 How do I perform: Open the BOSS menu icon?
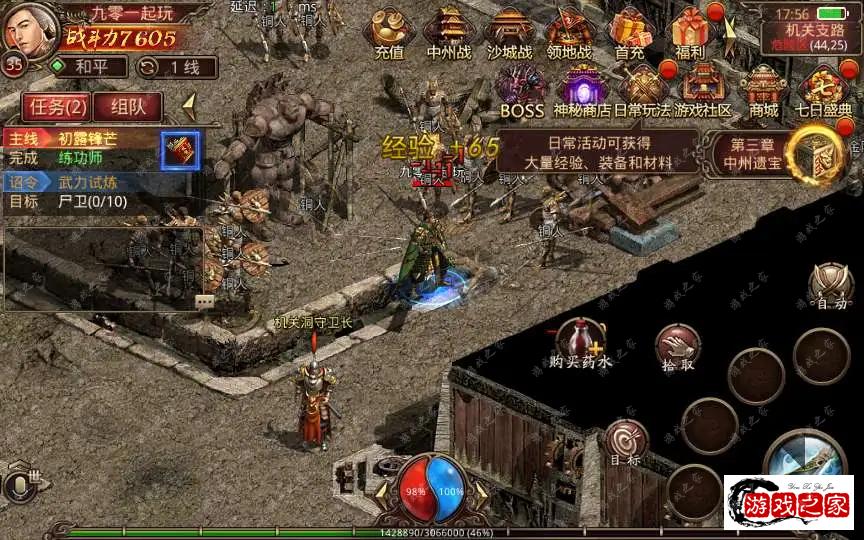pos(521,91)
